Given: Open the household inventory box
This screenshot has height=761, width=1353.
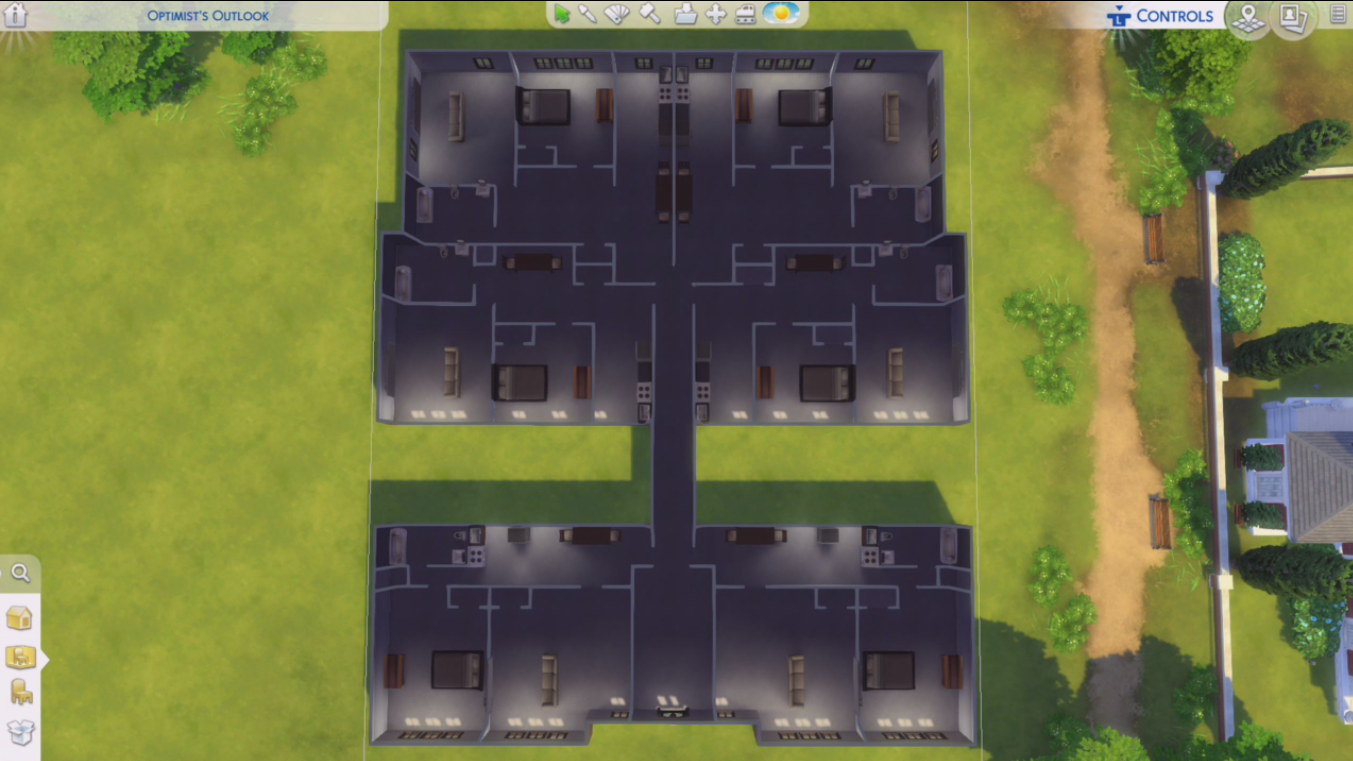Looking at the screenshot, I should [x=20, y=732].
